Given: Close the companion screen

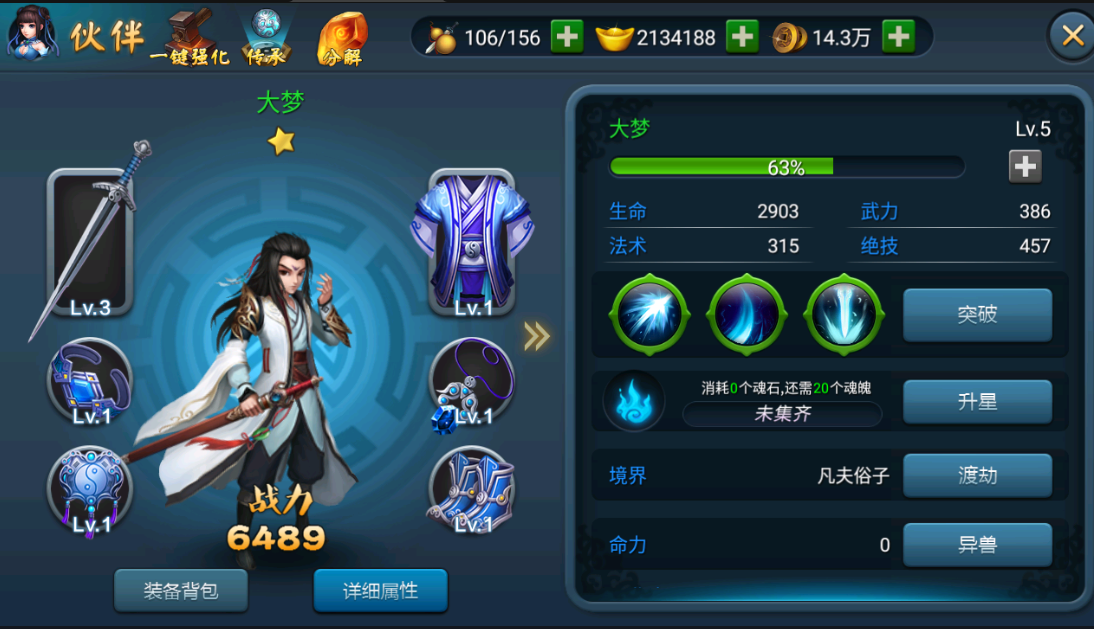Looking at the screenshot, I should coord(1072,37).
